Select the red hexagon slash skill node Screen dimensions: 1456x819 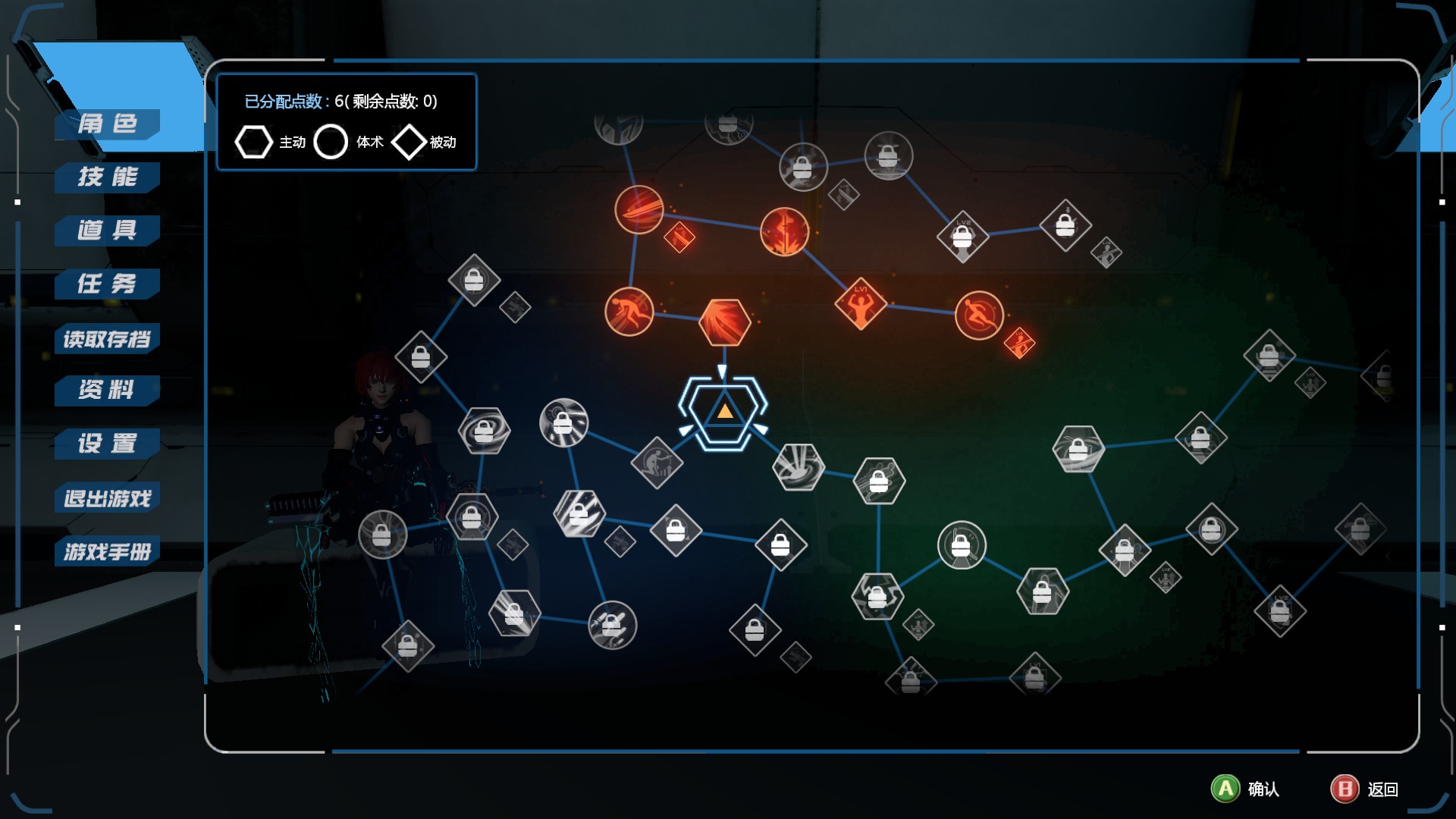click(x=724, y=322)
